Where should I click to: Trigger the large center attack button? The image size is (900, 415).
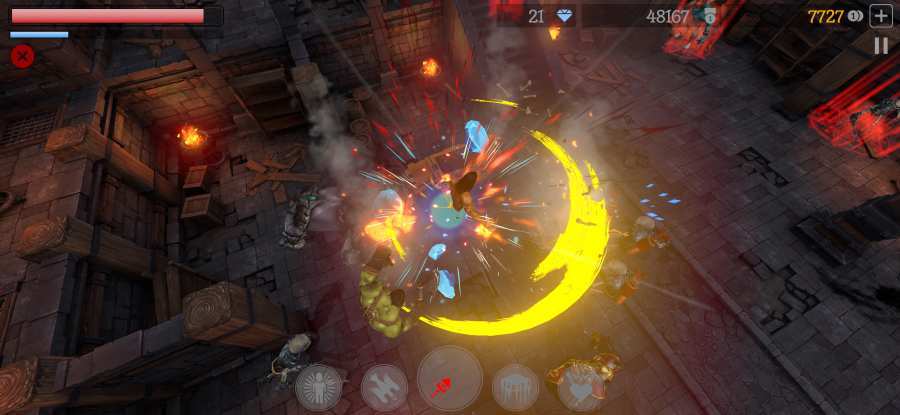[450, 380]
